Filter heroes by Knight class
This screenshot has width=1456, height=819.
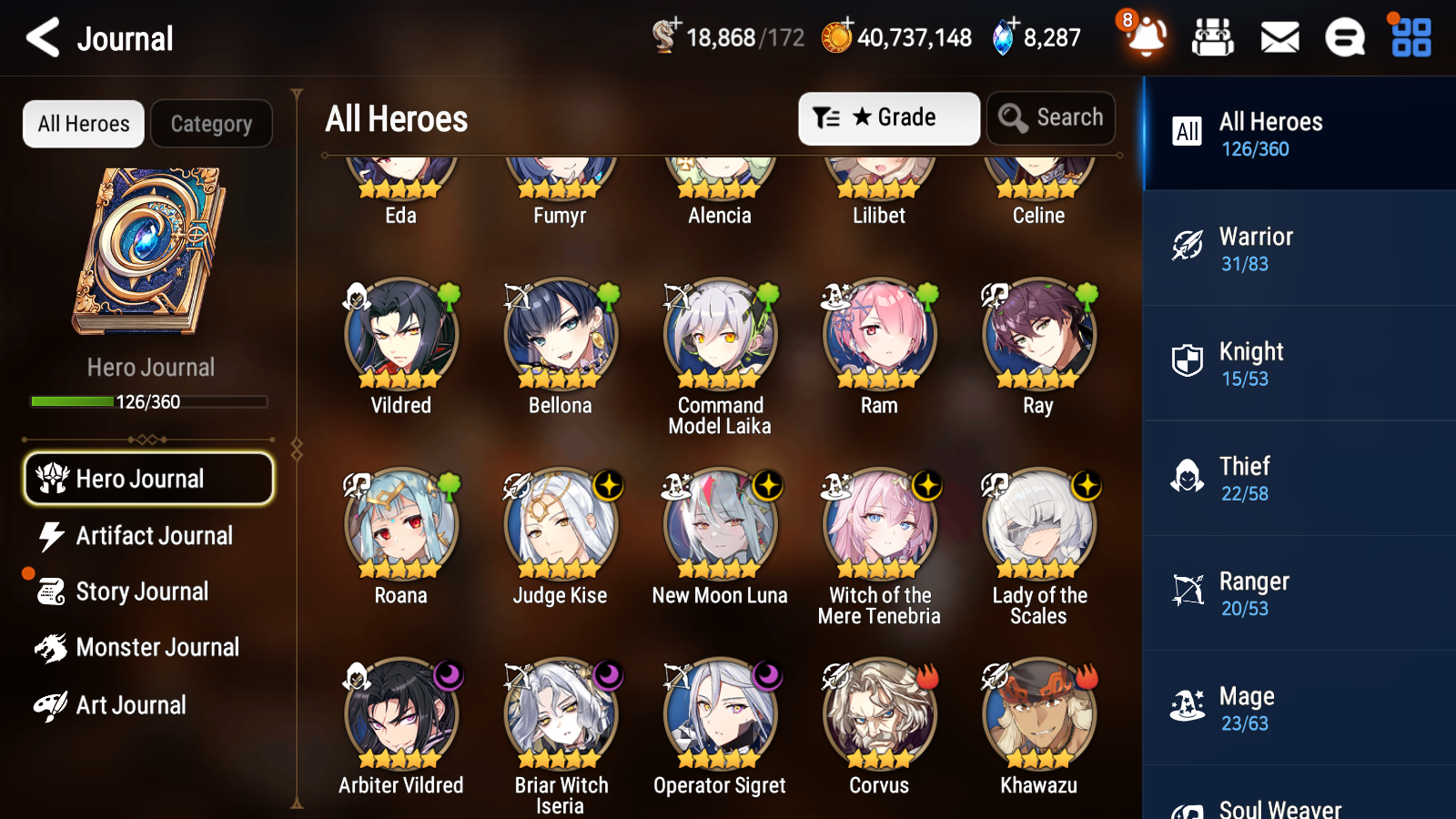[x=1299, y=363]
